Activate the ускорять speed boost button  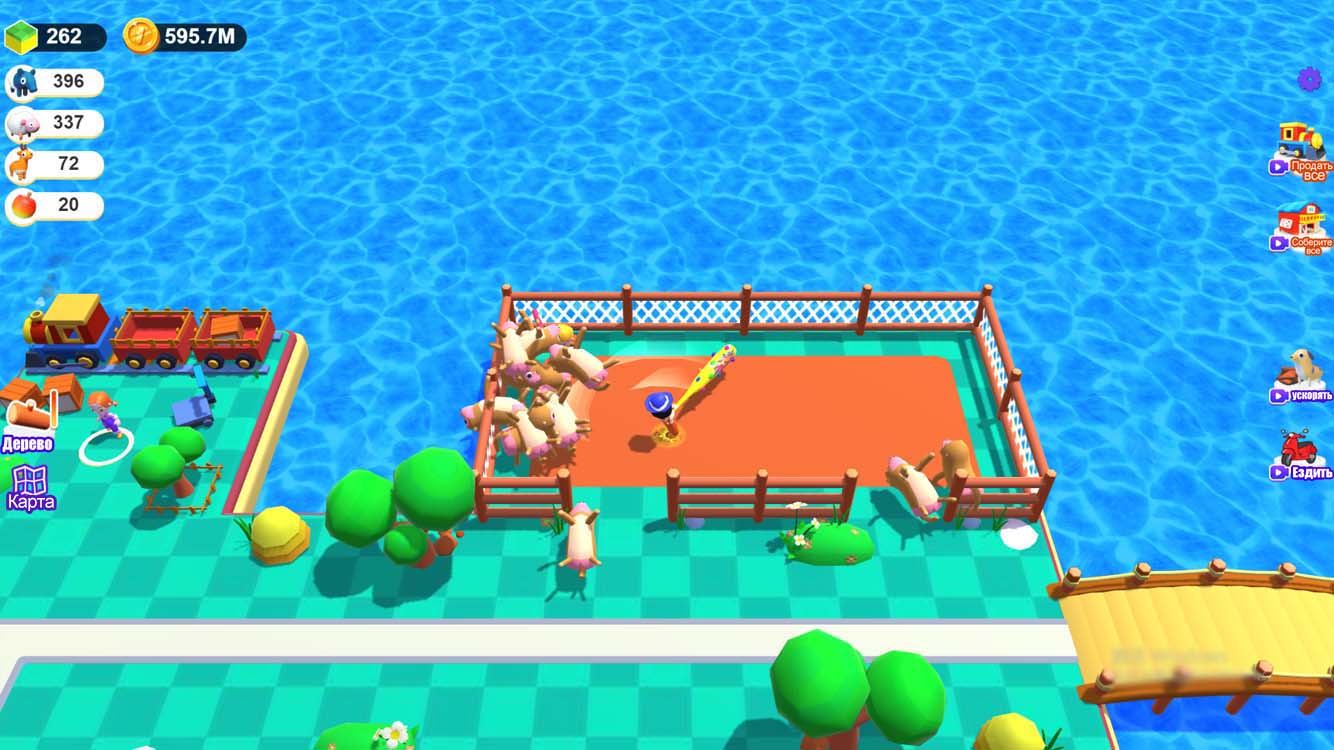coord(1305,395)
